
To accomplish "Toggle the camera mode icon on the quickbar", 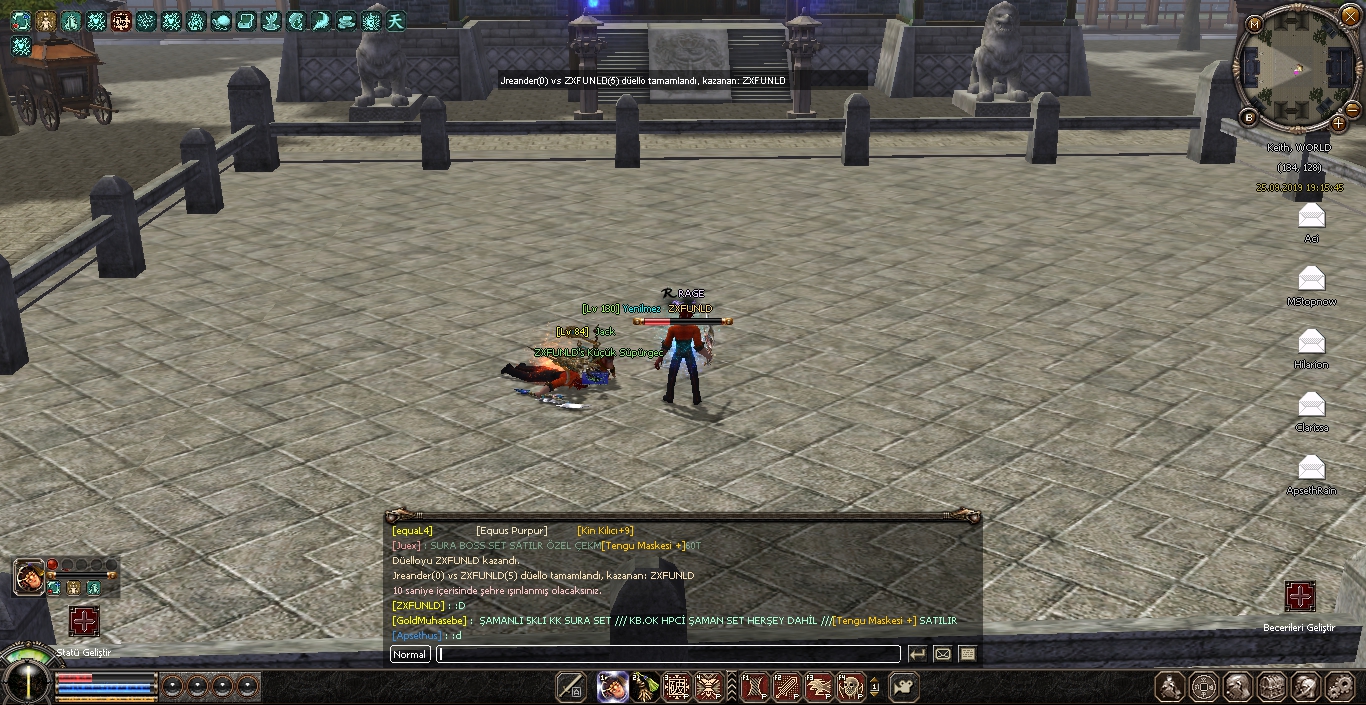I will pos(904,687).
